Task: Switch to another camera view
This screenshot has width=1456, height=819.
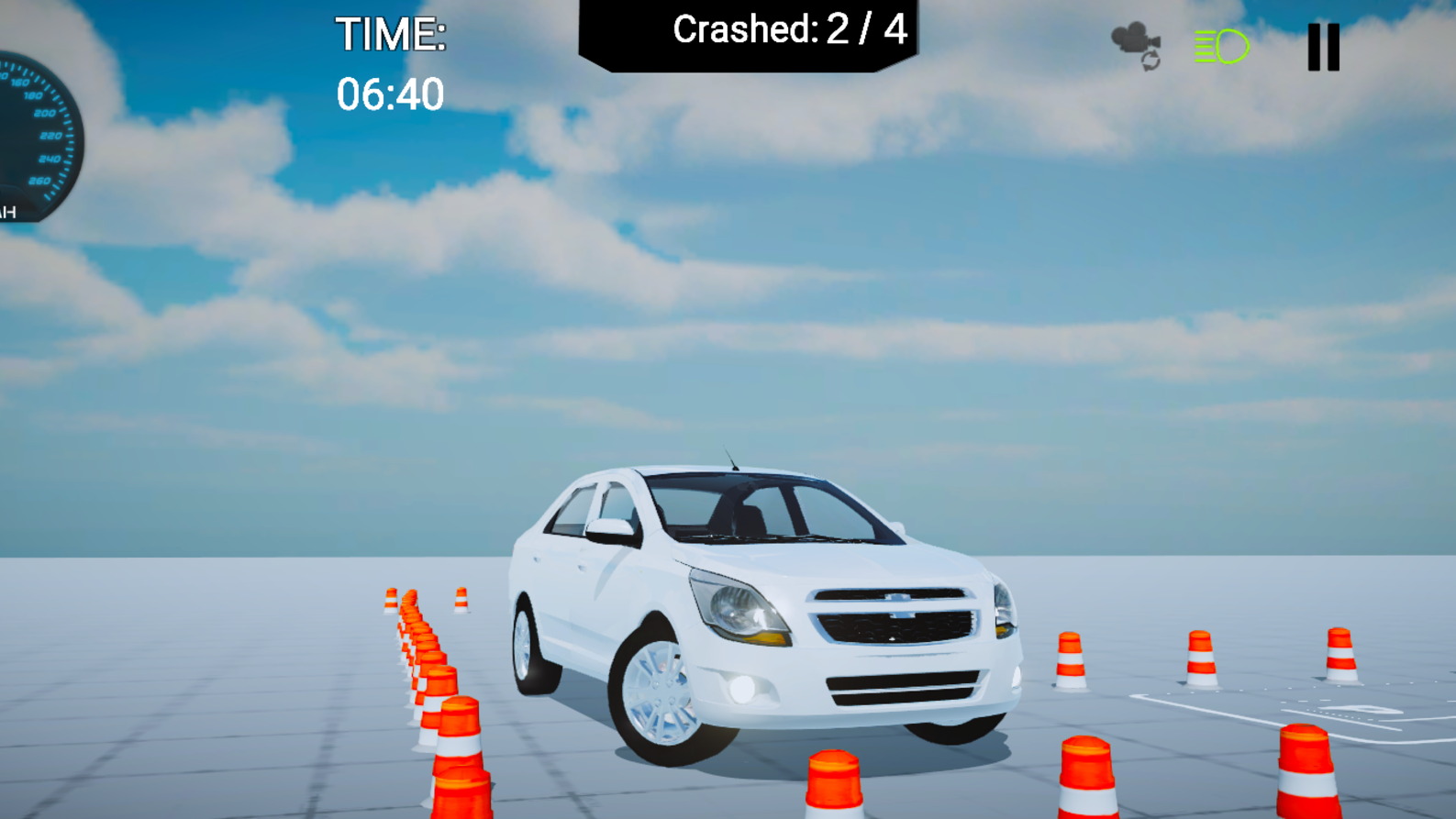Action: pyautogui.click(x=1135, y=46)
